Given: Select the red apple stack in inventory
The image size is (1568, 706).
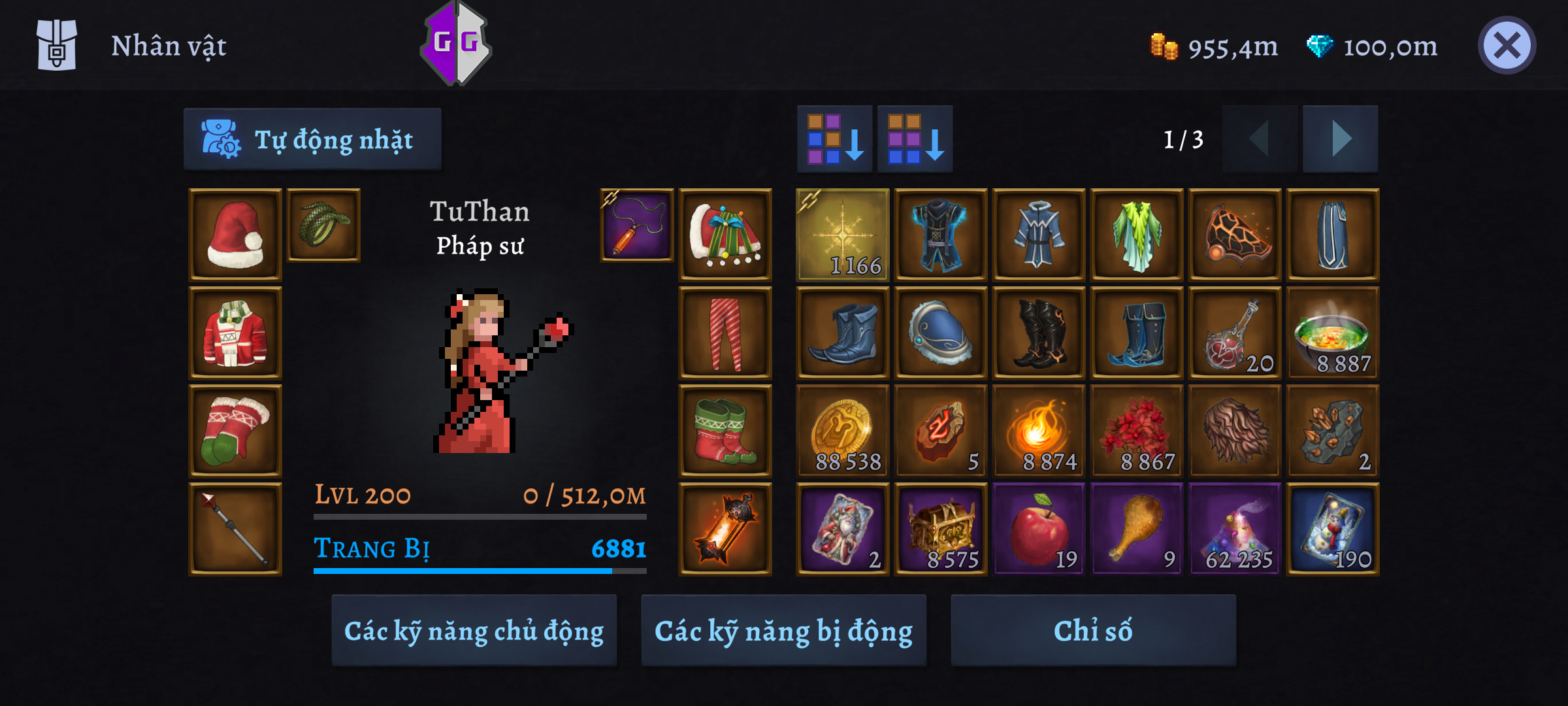Looking at the screenshot, I should (x=1039, y=529).
